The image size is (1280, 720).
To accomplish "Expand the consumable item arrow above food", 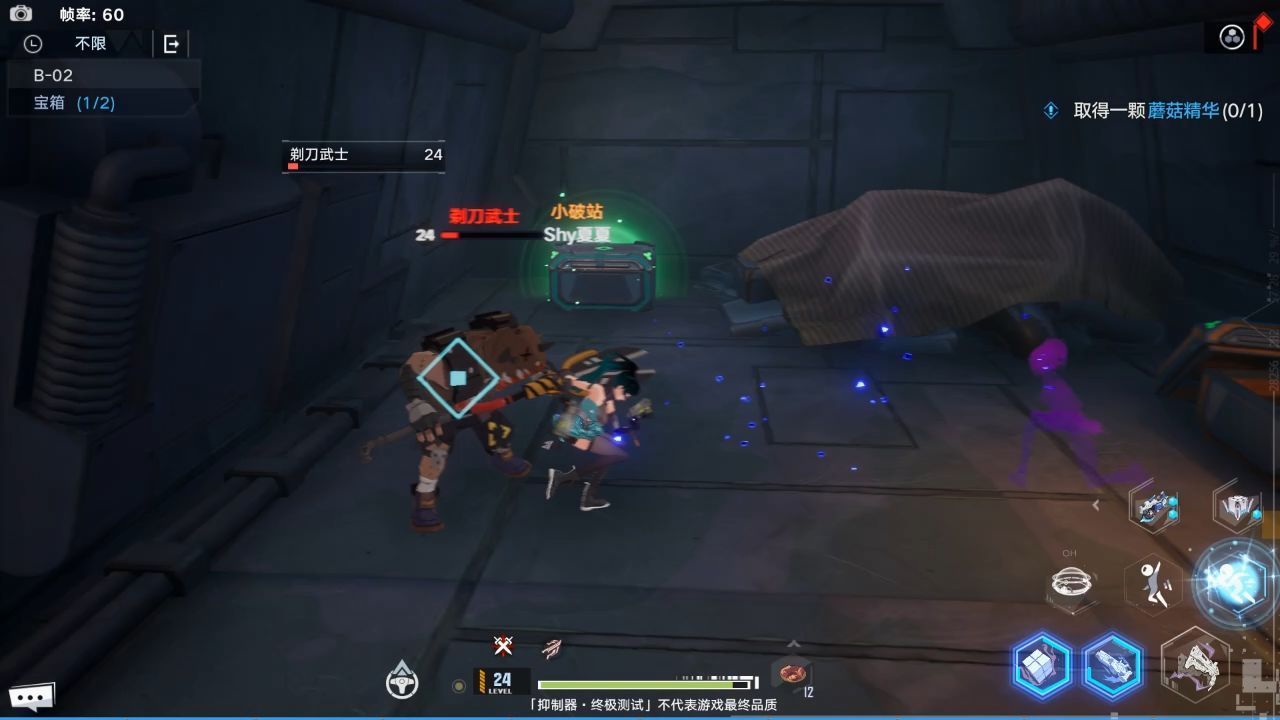I will [793, 645].
